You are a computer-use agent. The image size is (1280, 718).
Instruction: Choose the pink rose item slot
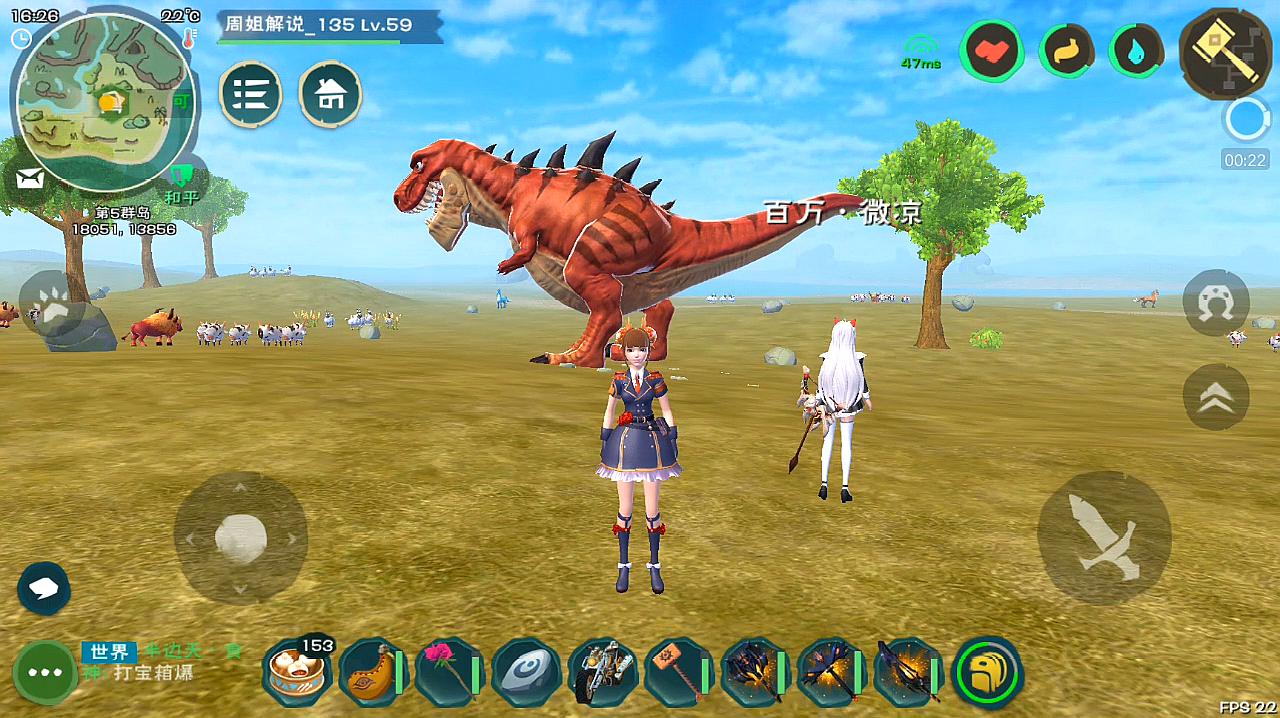tap(447, 671)
